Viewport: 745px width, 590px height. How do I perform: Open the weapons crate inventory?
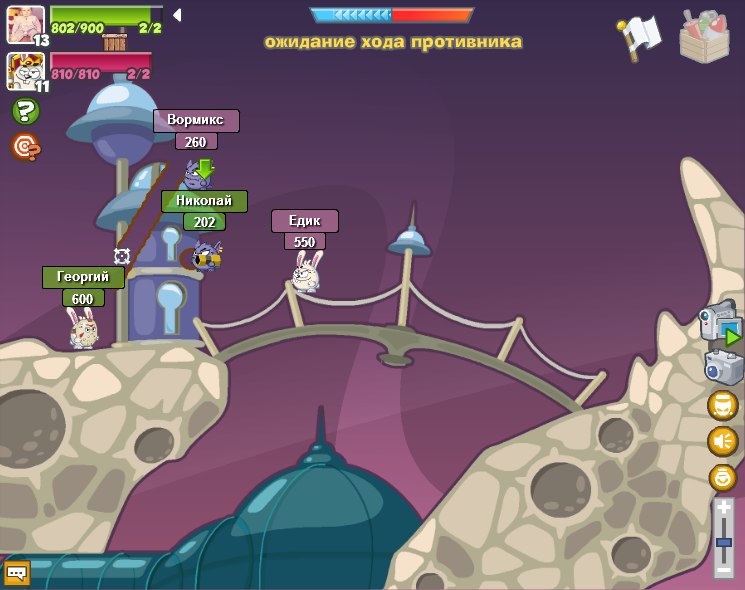point(704,37)
